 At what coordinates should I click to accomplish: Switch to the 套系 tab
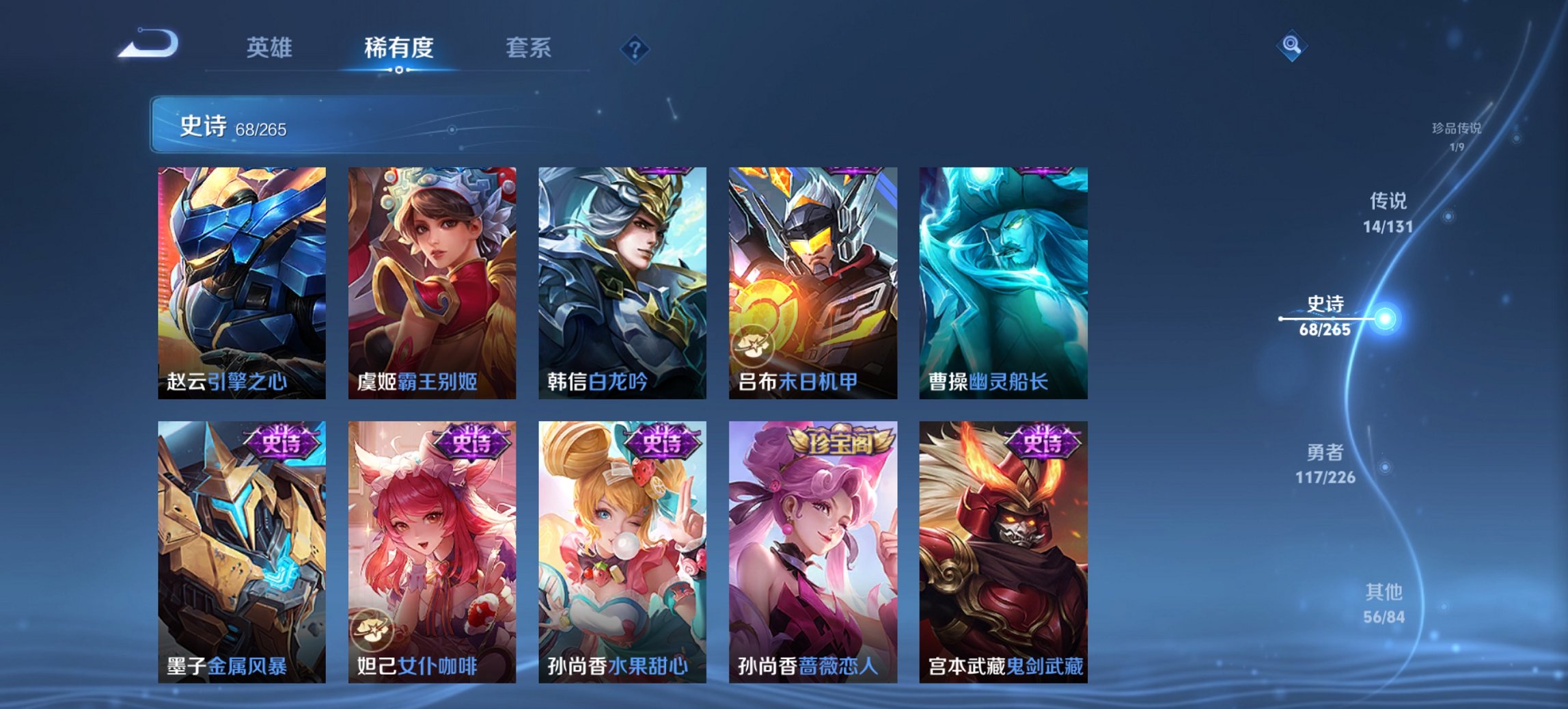click(x=527, y=49)
